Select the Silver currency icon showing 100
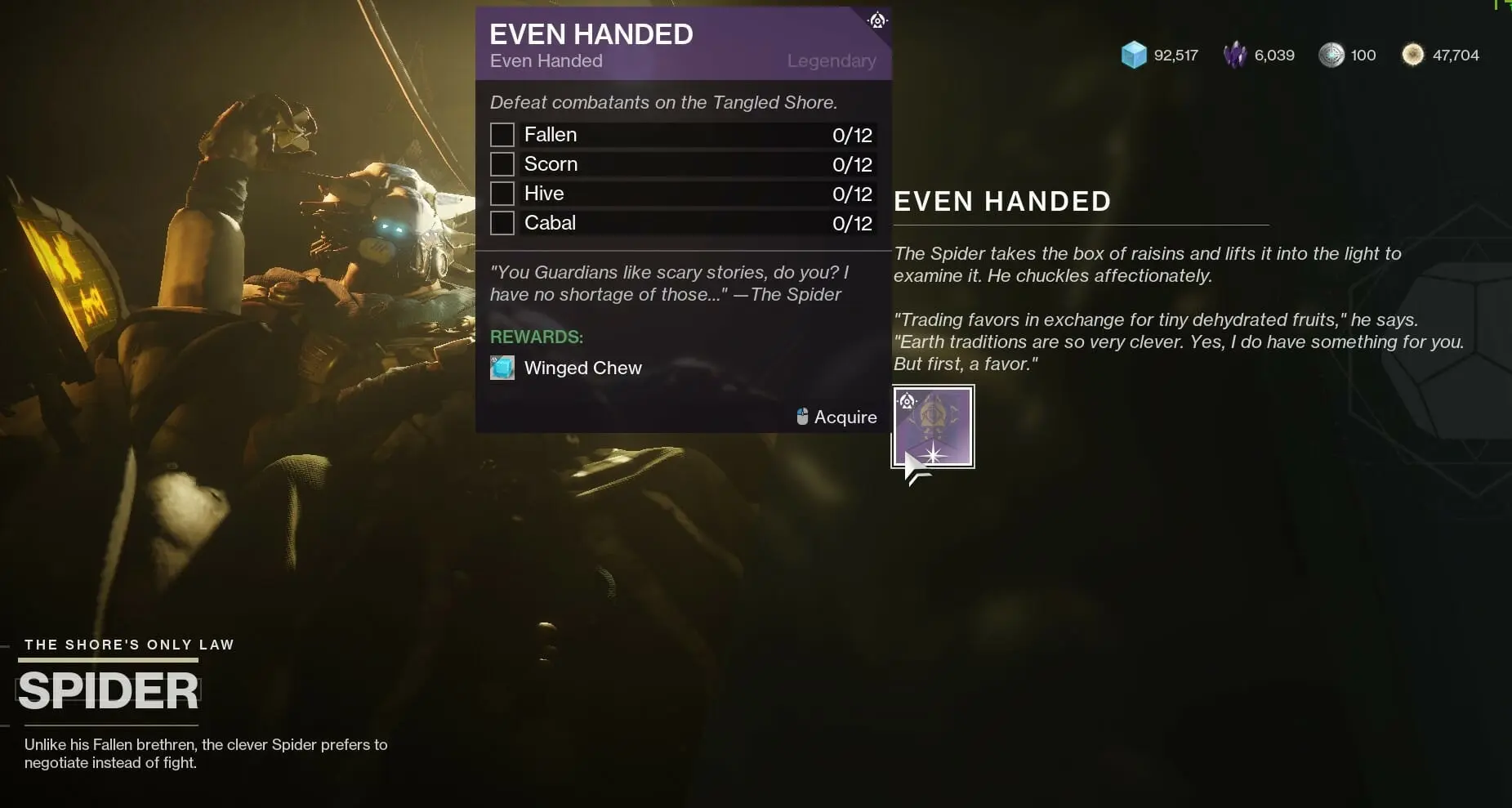Viewport: 1512px width, 808px height. pyautogui.click(x=1332, y=55)
